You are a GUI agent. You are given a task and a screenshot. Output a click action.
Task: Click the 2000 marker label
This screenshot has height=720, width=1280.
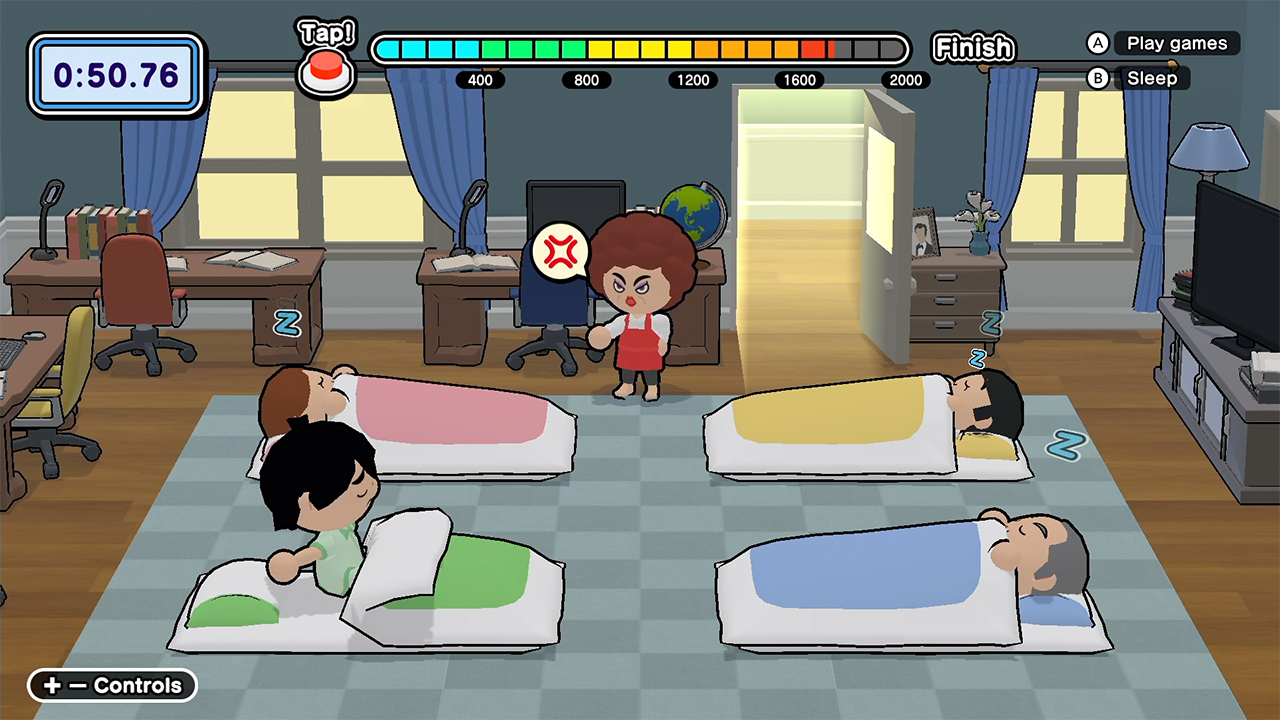905,80
